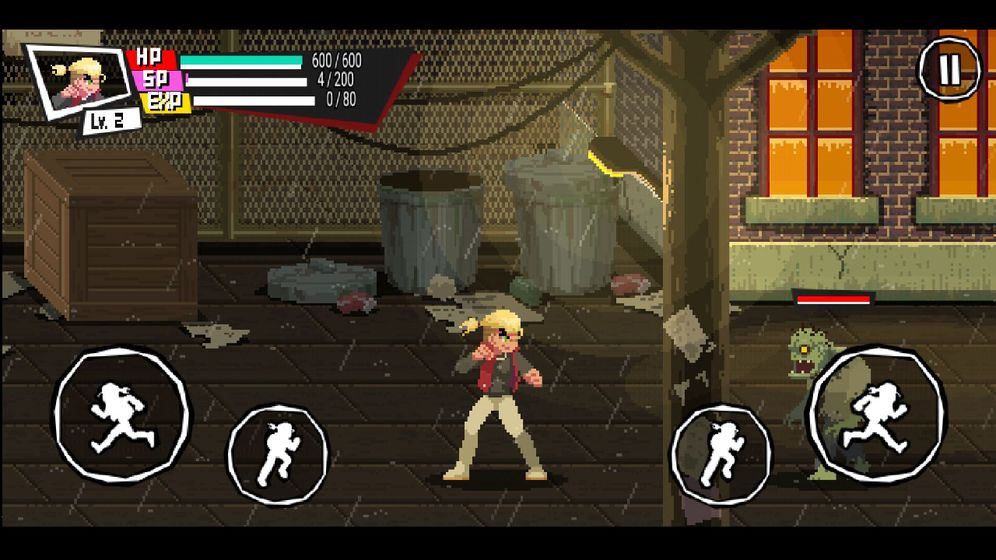The image size is (996, 560).
Task: Pause the game
Action: [x=949, y=68]
